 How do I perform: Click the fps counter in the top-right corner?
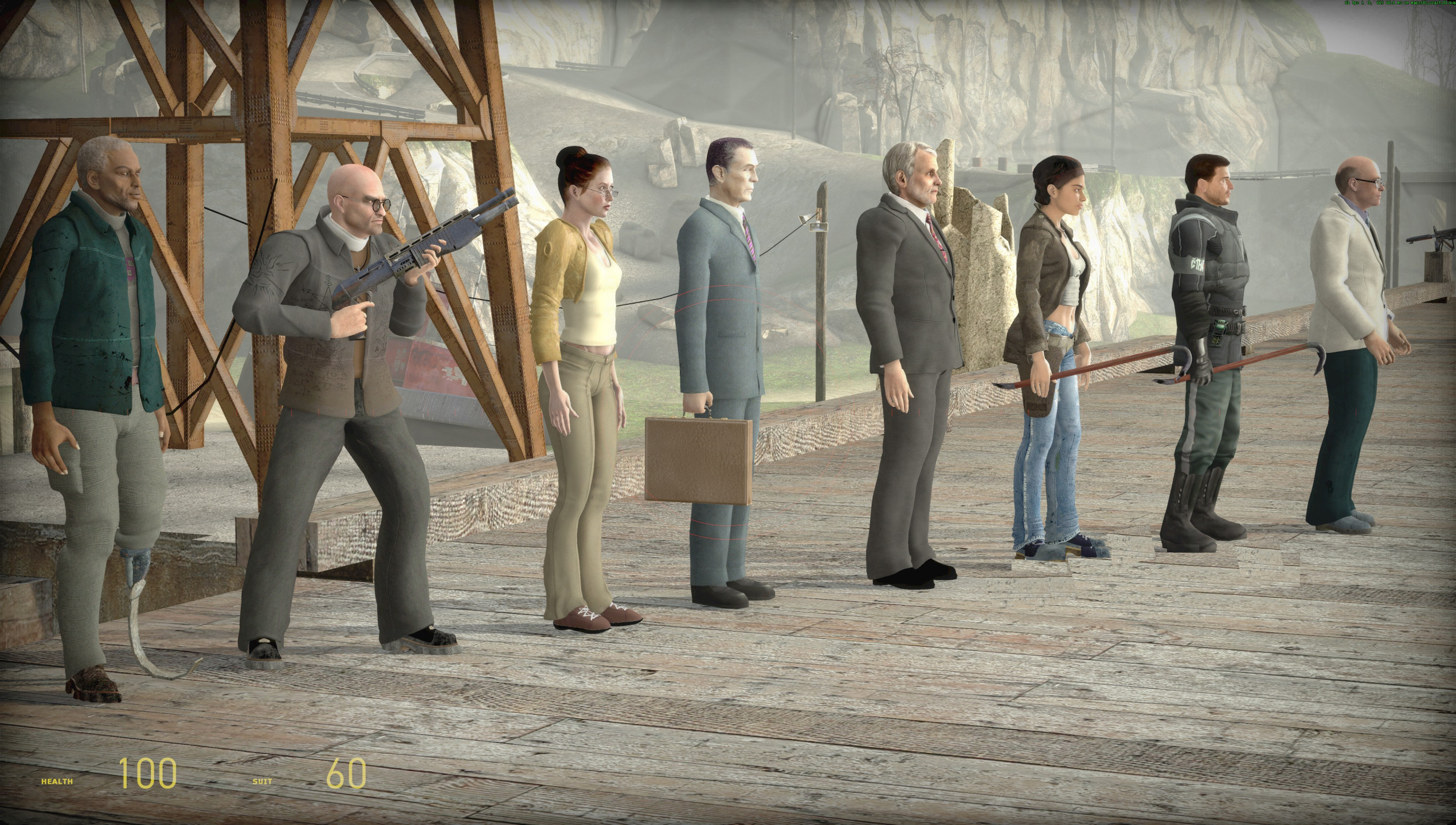1353,3
